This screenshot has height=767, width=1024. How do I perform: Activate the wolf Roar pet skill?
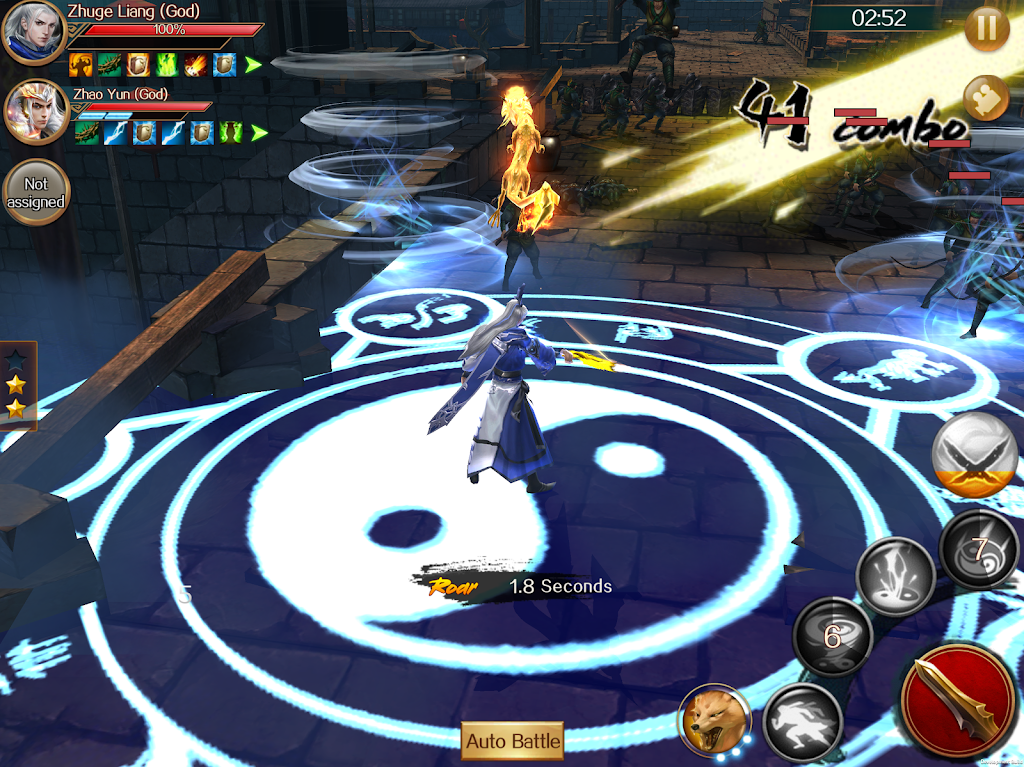pyautogui.click(x=714, y=718)
